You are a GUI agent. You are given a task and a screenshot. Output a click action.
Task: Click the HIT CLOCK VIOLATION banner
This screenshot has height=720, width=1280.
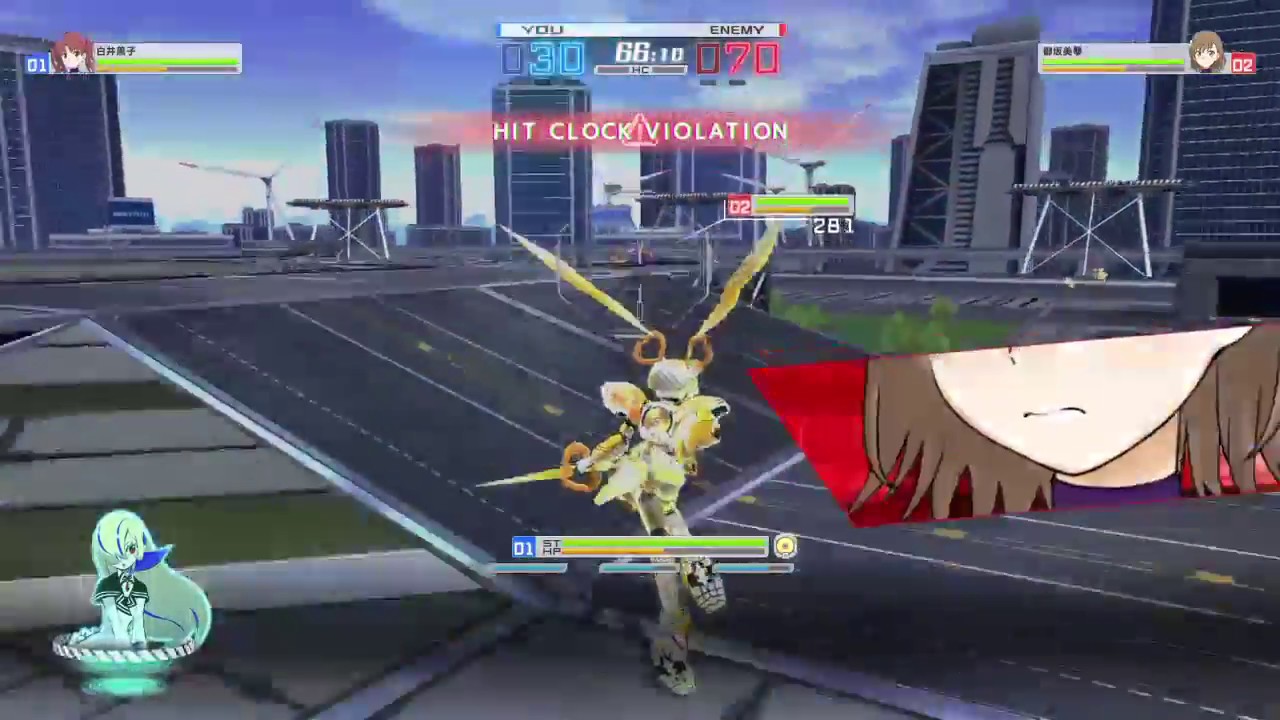coord(640,131)
